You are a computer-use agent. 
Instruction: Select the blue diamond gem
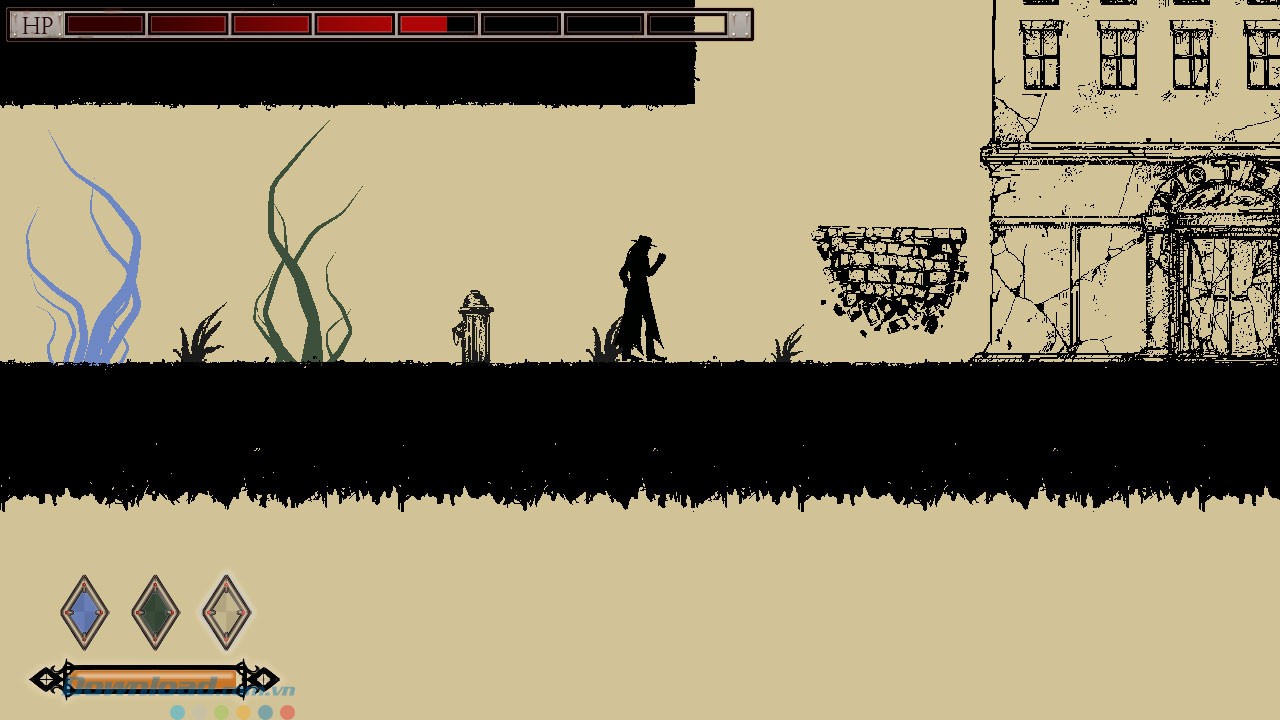click(84, 612)
